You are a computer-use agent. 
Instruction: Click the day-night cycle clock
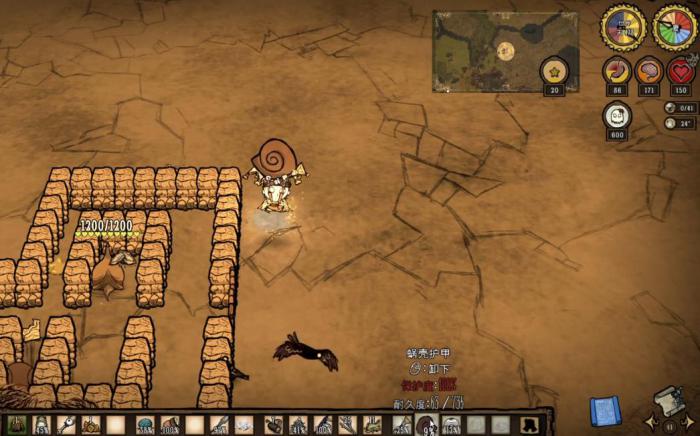click(x=622, y=27)
